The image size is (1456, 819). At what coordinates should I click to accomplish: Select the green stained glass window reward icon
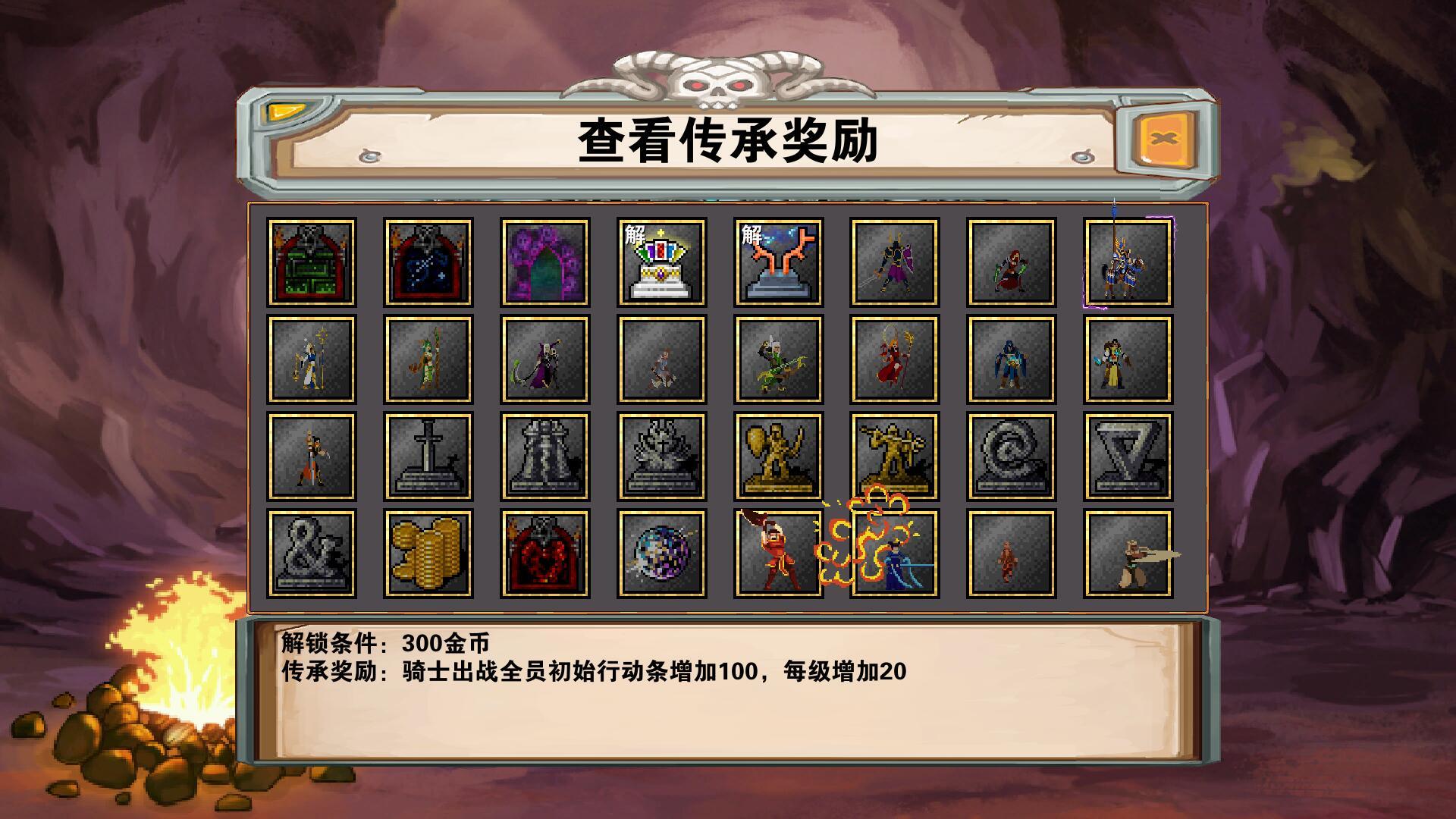(311, 262)
